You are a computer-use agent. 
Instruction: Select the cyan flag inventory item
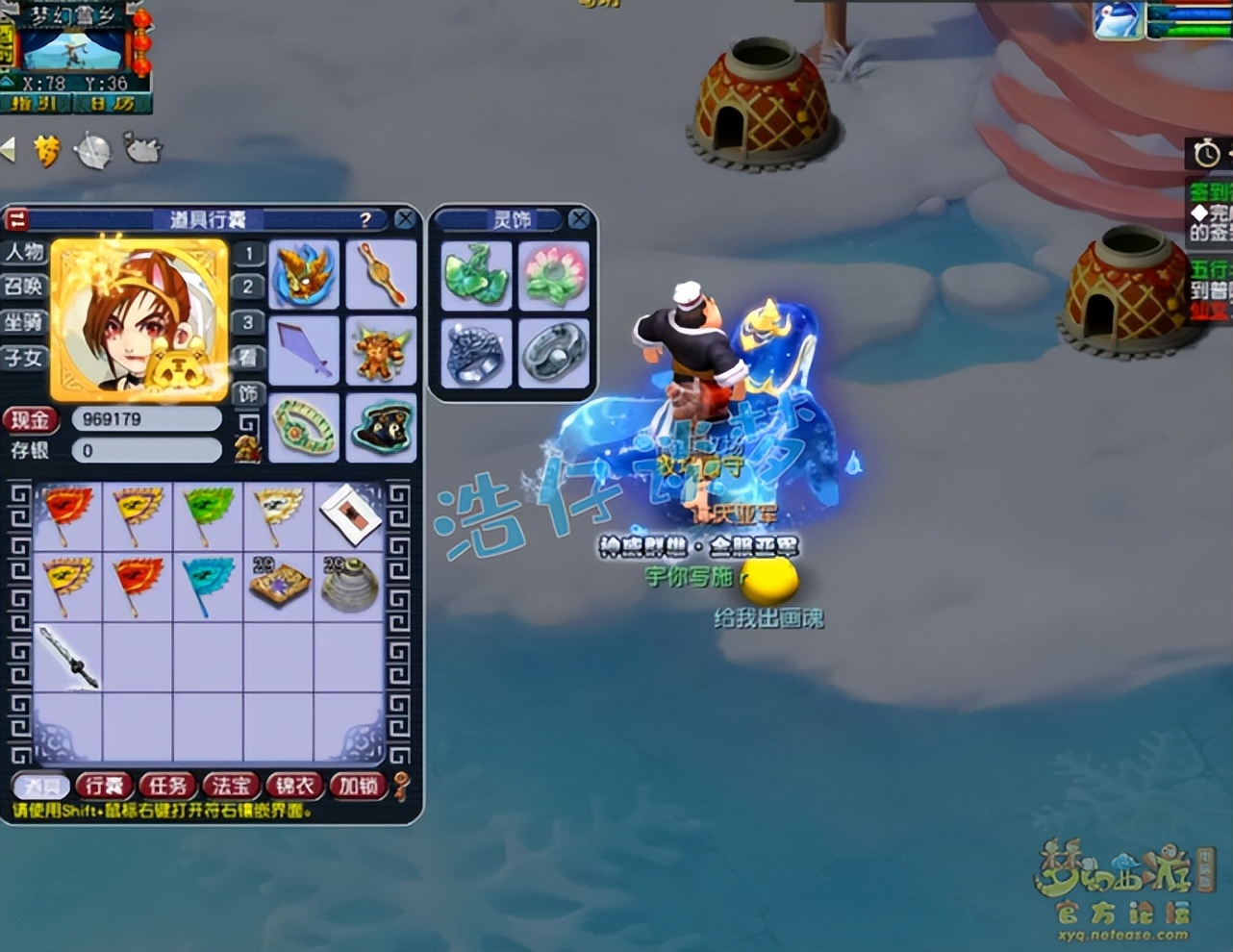click(x=208, y=585)
